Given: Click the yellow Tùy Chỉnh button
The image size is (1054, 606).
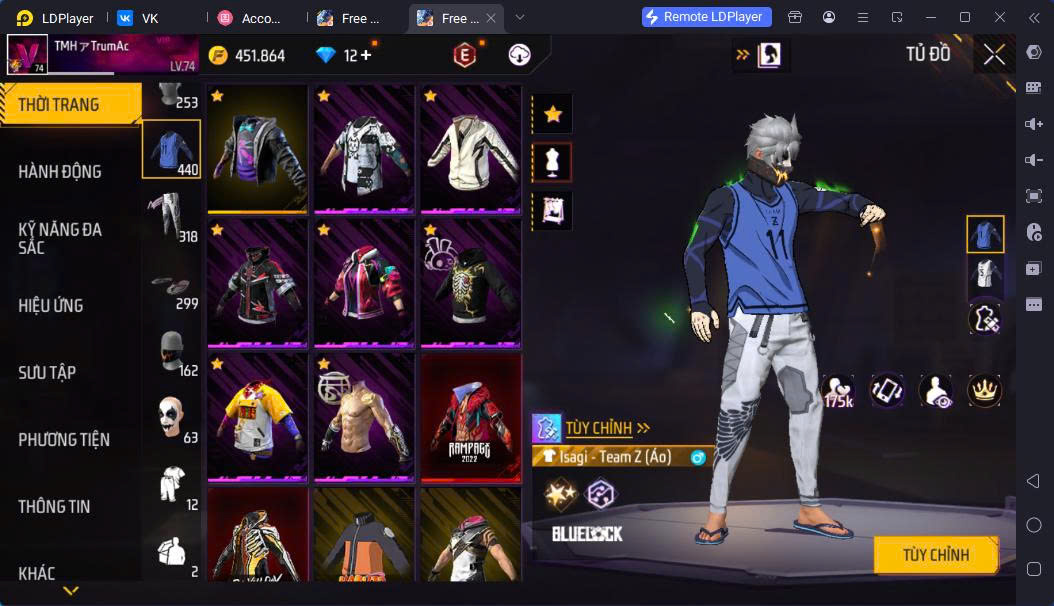Looking at the screenshot, I should (x=935, y=555).
